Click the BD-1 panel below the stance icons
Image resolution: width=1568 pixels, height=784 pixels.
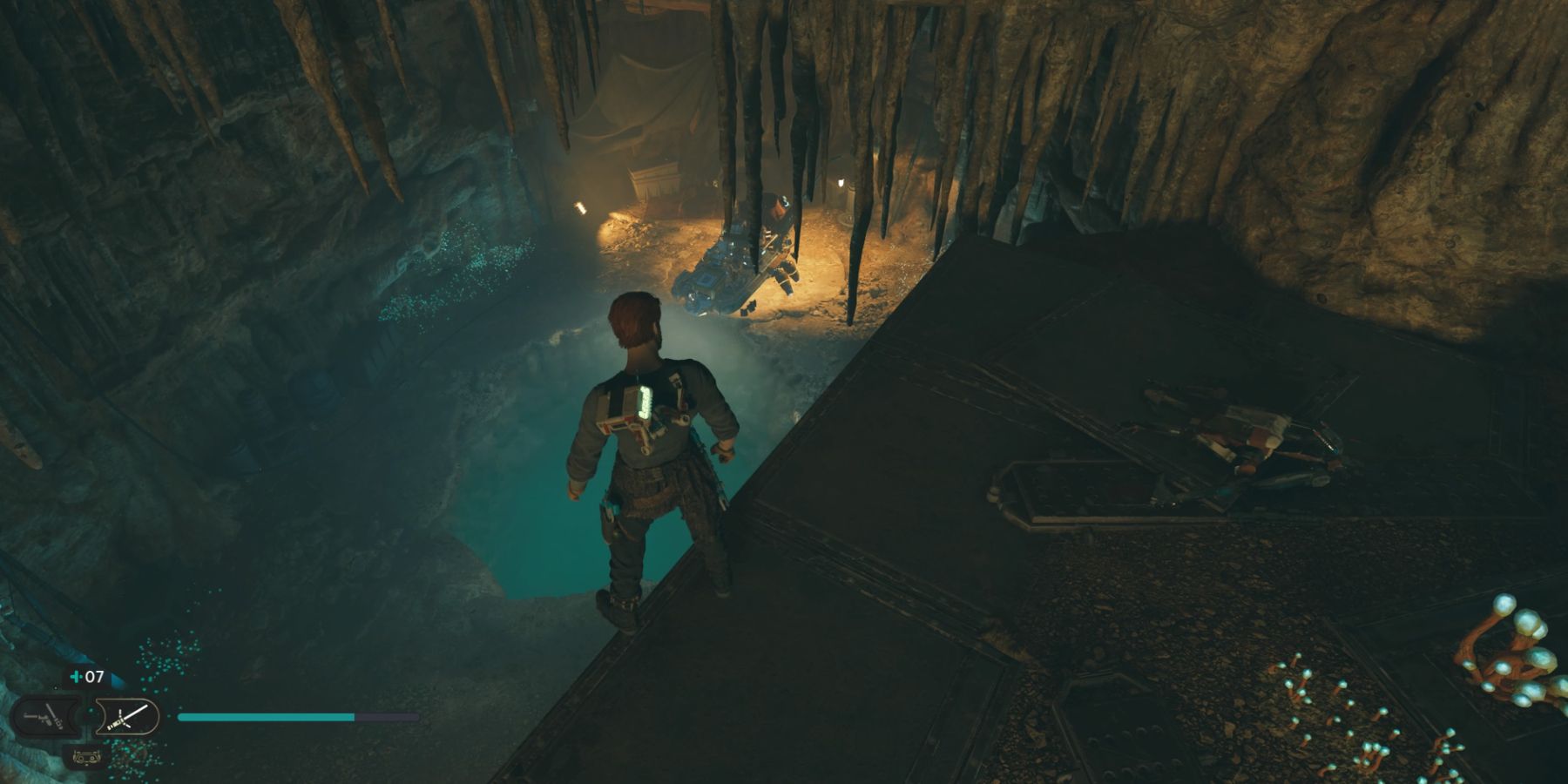click(86, 757)
